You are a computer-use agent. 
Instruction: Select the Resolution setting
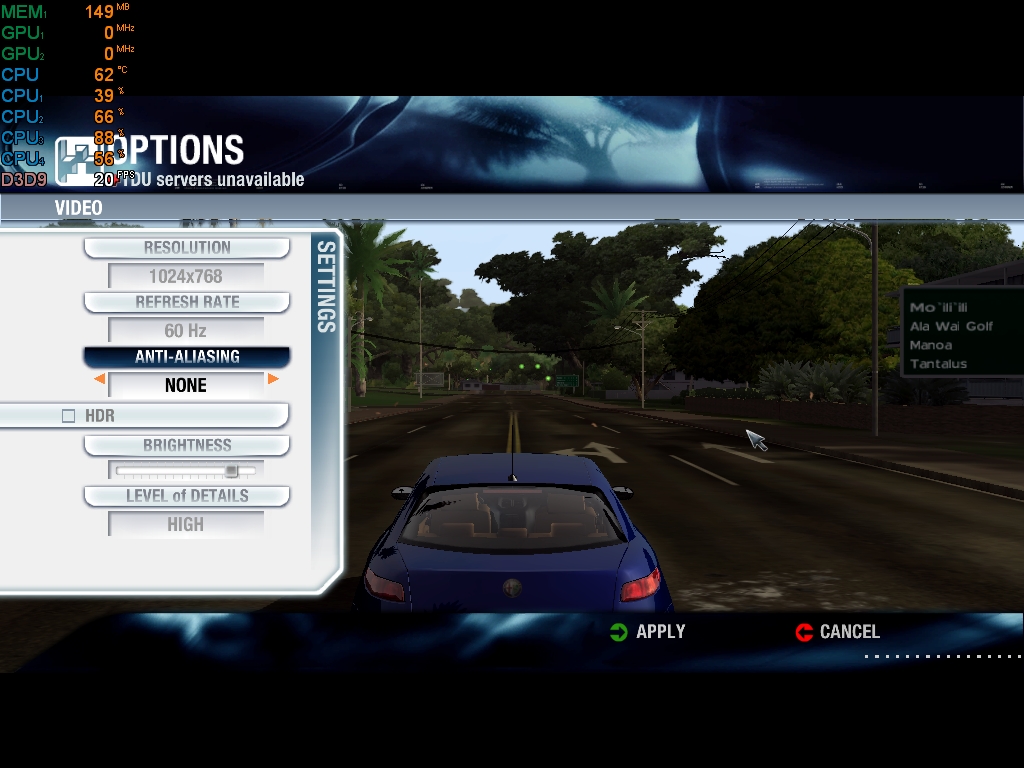pos(187,248)
